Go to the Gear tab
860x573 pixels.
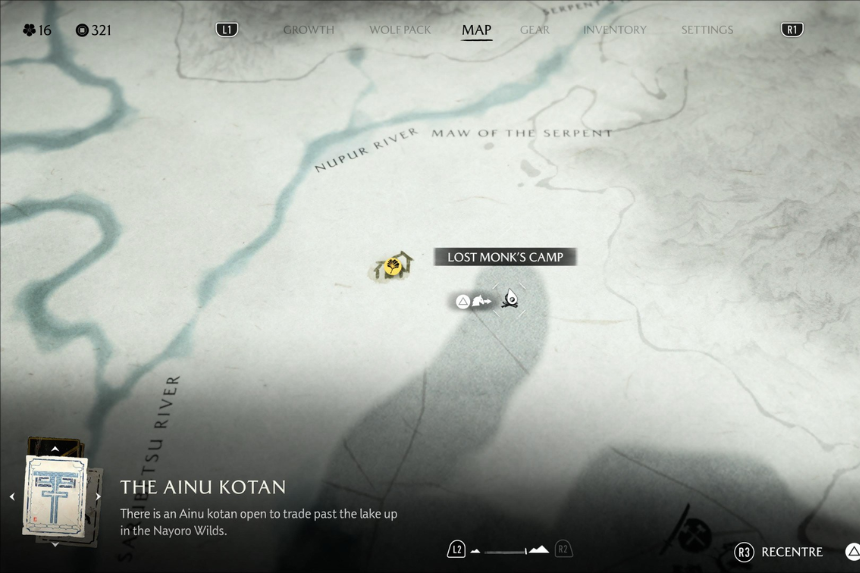[x=535, y=30]
